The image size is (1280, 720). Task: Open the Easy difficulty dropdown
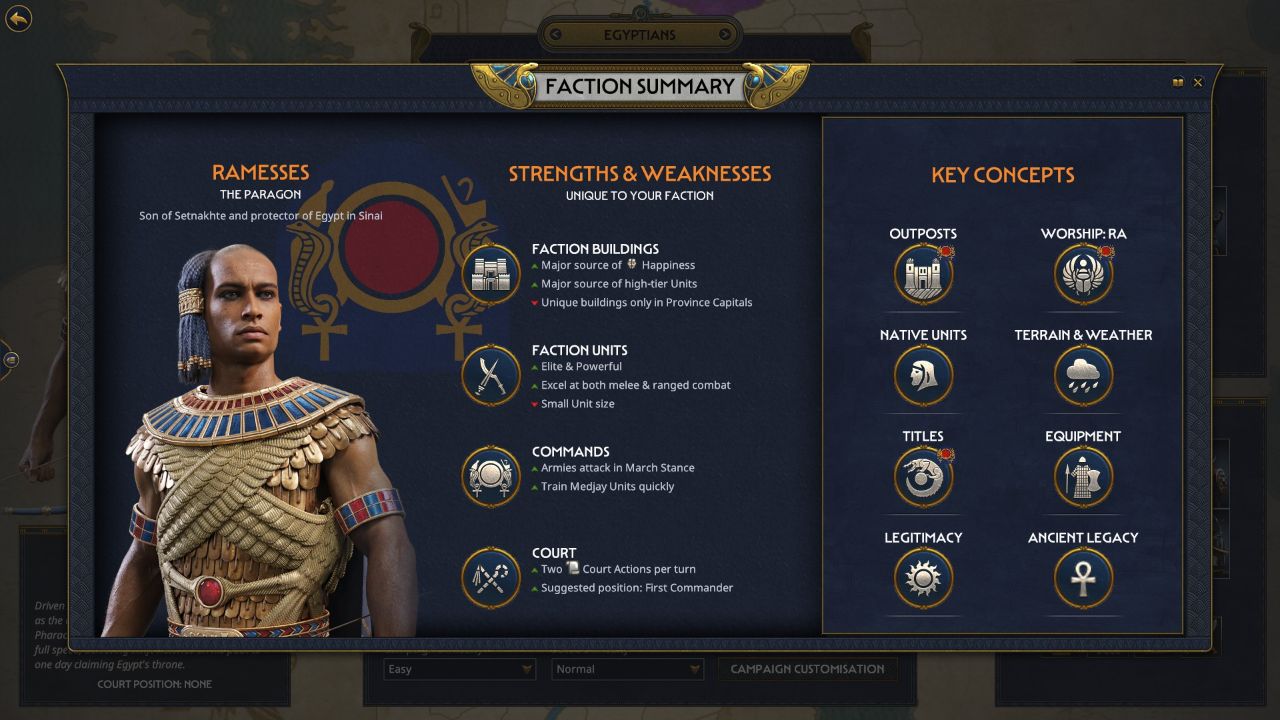click(458, 669)
